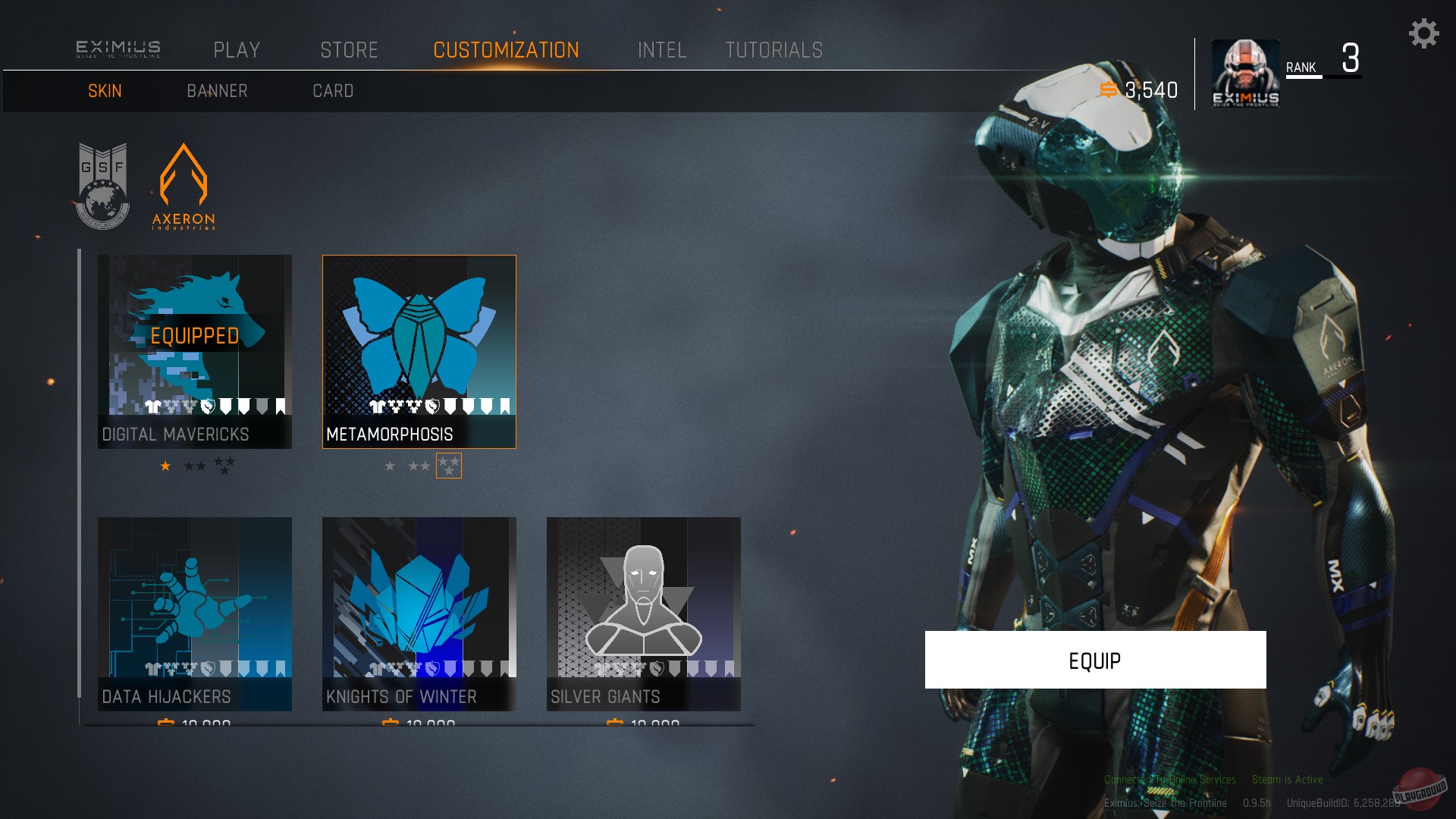Select the three-star tier under Metamorphosis
1456x819 pixels.
[447, 465]
